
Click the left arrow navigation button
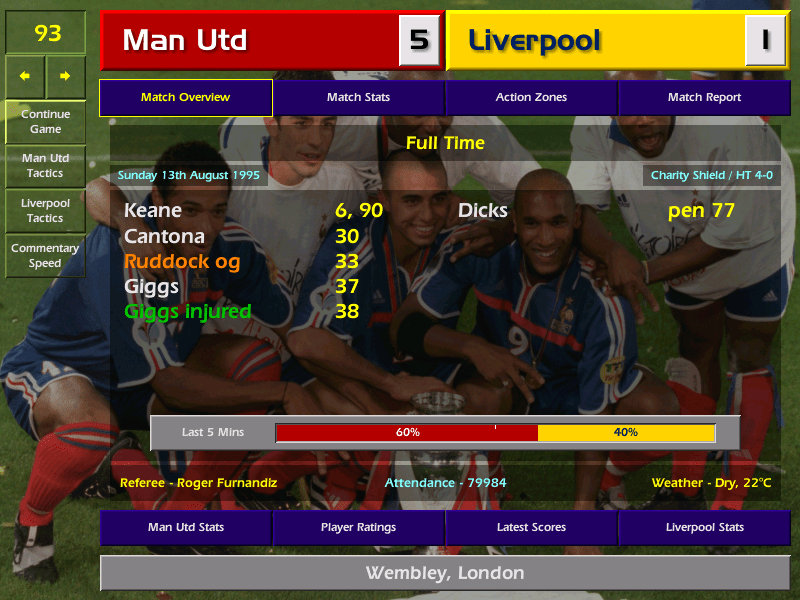tap(25, 76)
